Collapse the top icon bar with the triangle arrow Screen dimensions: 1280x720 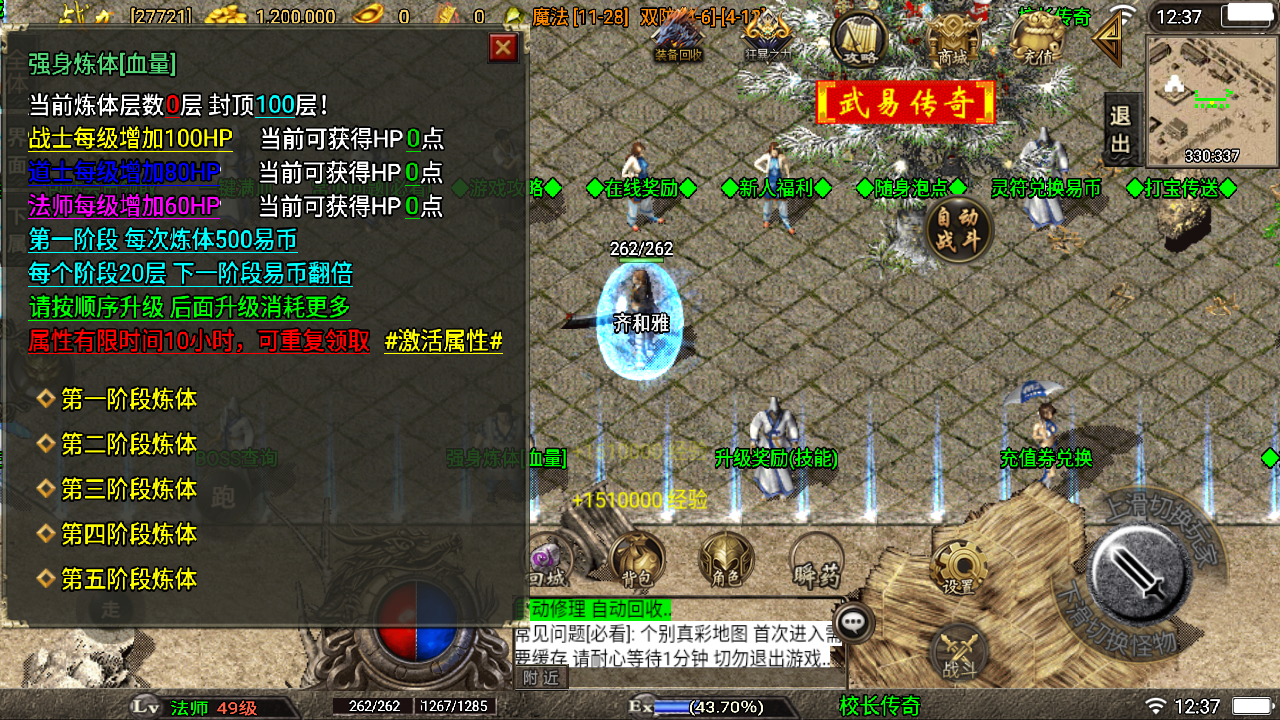[1106, 40]
